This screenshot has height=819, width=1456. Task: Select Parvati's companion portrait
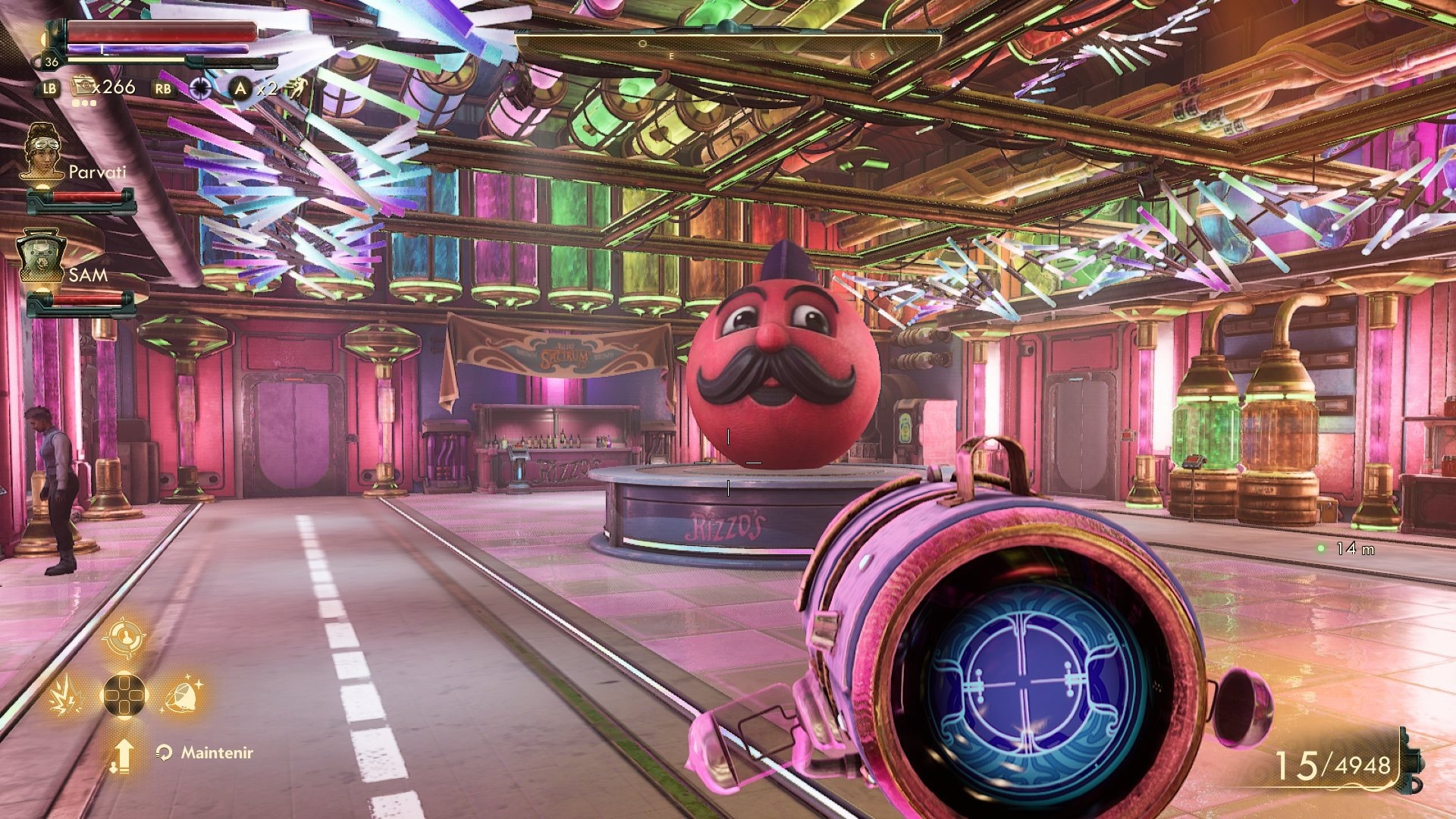(x=43, y=152)
